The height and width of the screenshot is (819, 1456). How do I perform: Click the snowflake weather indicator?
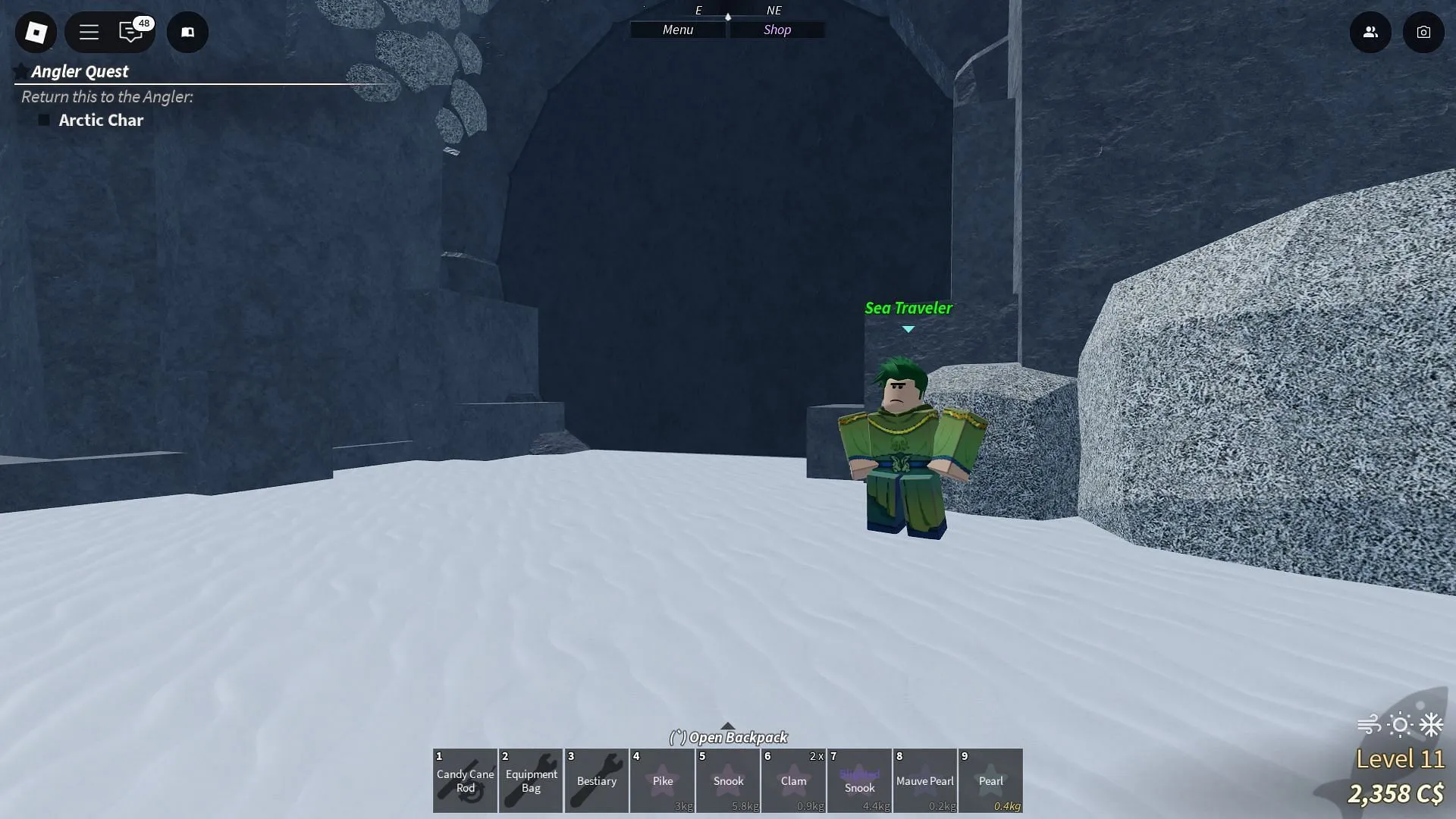1430,725
